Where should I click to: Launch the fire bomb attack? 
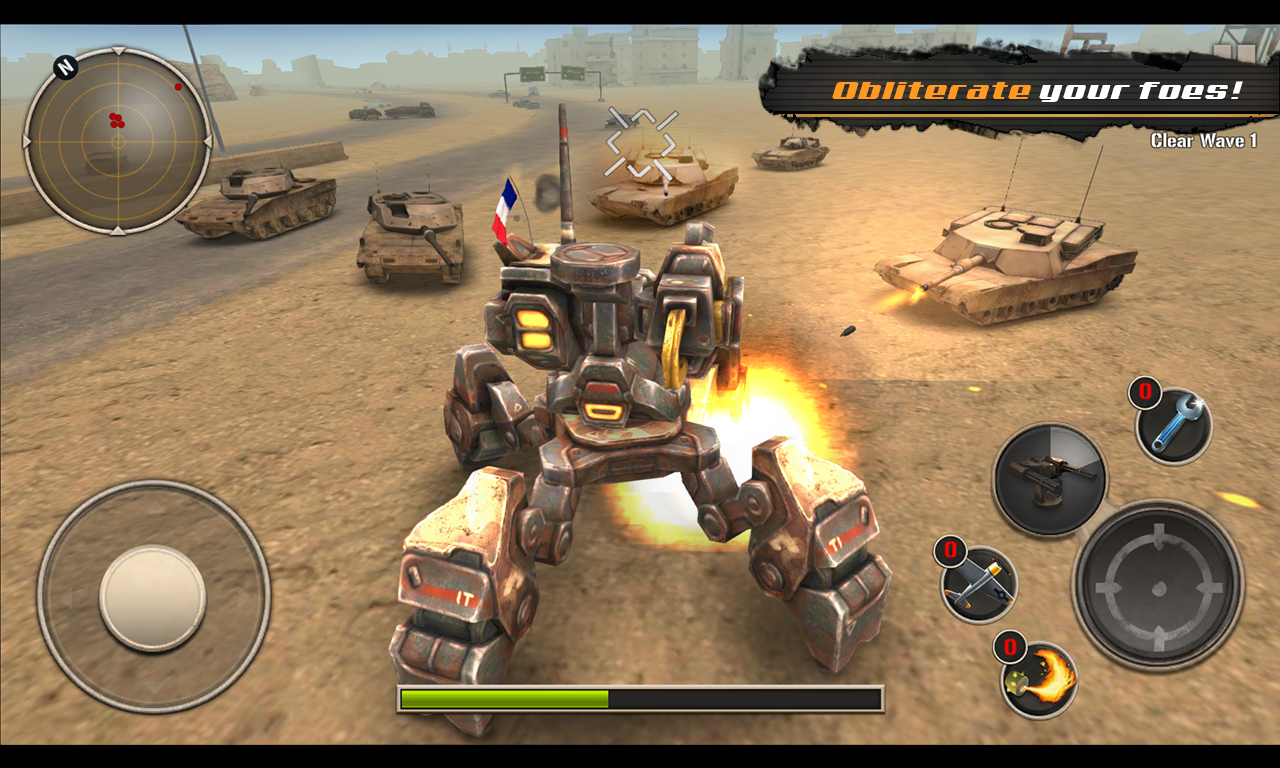(x=1033, y=680)
